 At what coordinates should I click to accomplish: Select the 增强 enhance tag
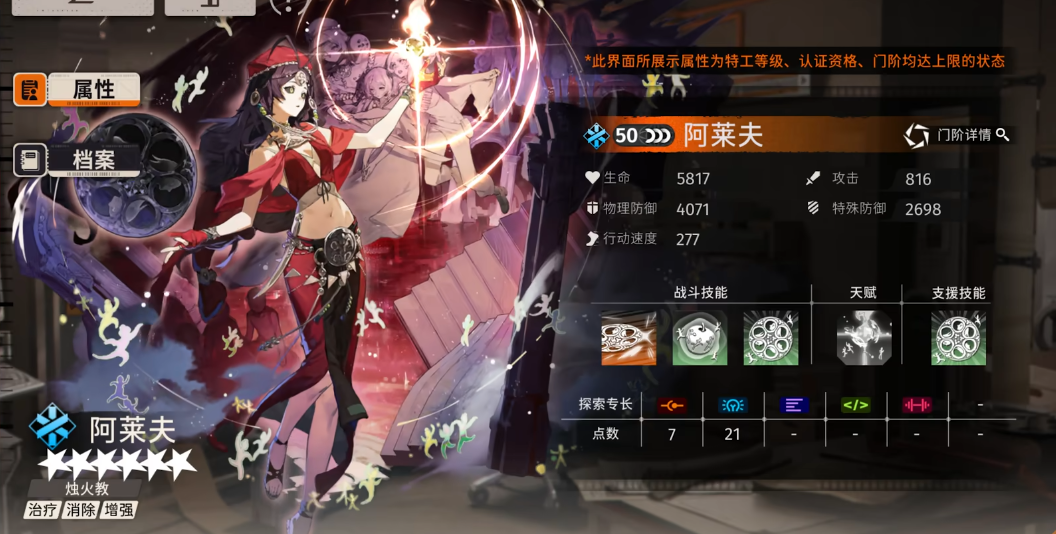[118, 510]
